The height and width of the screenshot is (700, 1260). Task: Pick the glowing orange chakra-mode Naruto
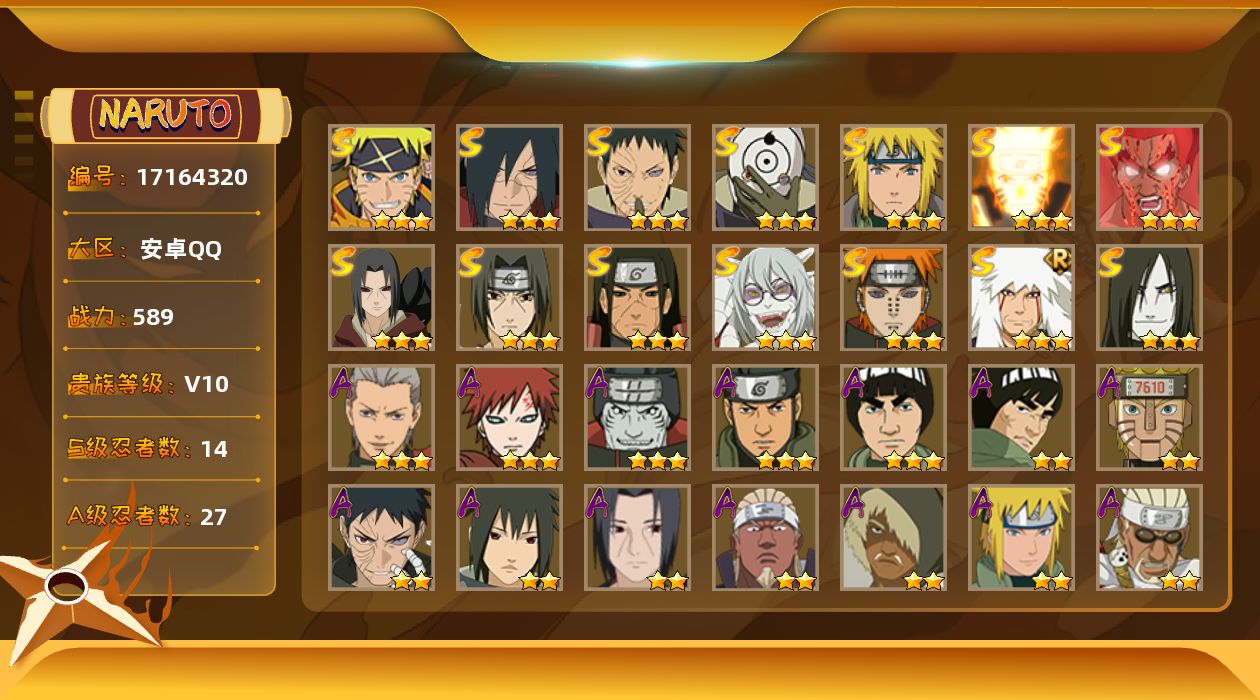[x=1022, y=178]
